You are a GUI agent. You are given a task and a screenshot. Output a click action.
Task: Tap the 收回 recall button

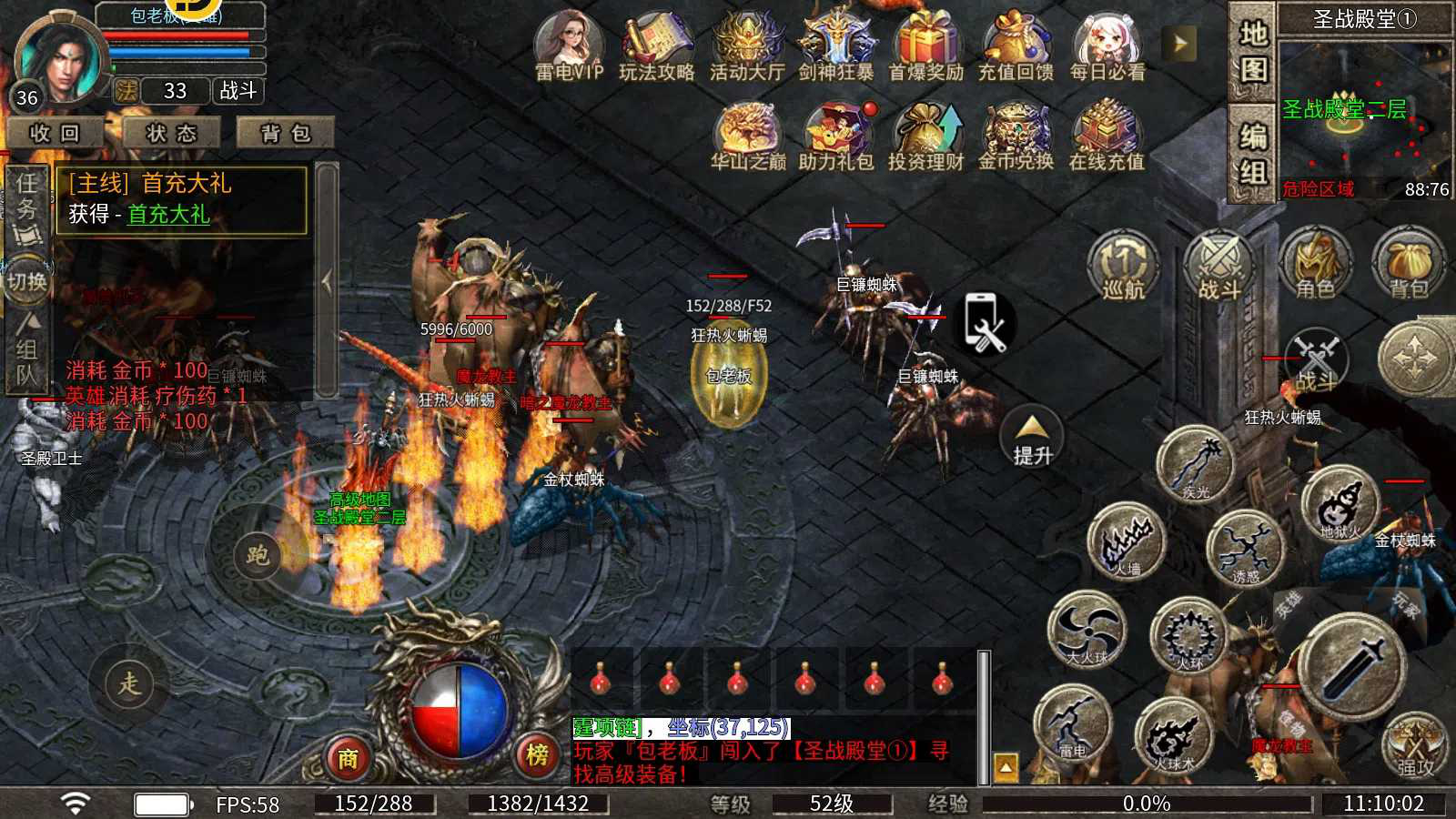55,133
